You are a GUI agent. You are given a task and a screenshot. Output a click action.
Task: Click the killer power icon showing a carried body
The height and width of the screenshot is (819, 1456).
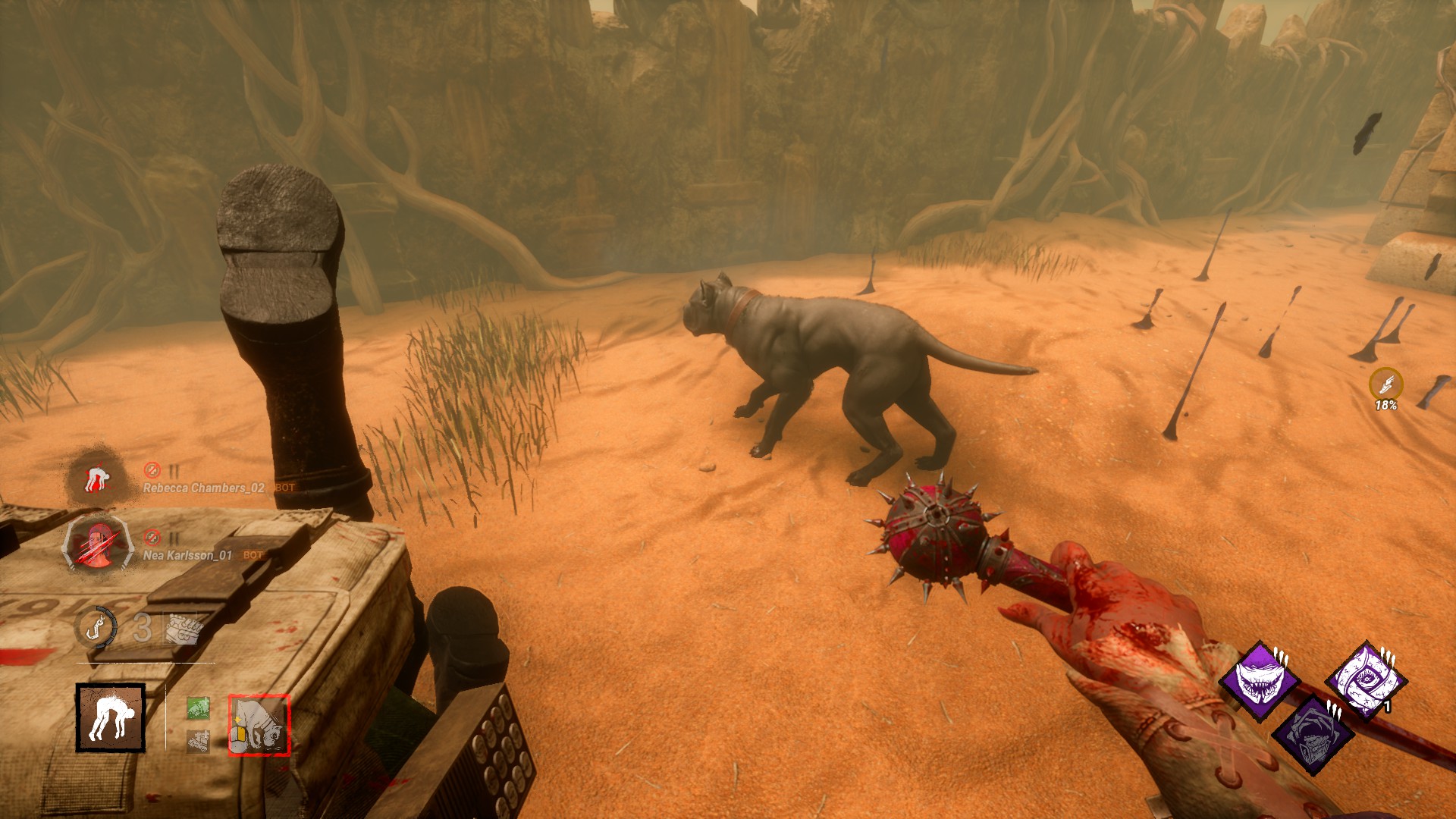(110, 717)
